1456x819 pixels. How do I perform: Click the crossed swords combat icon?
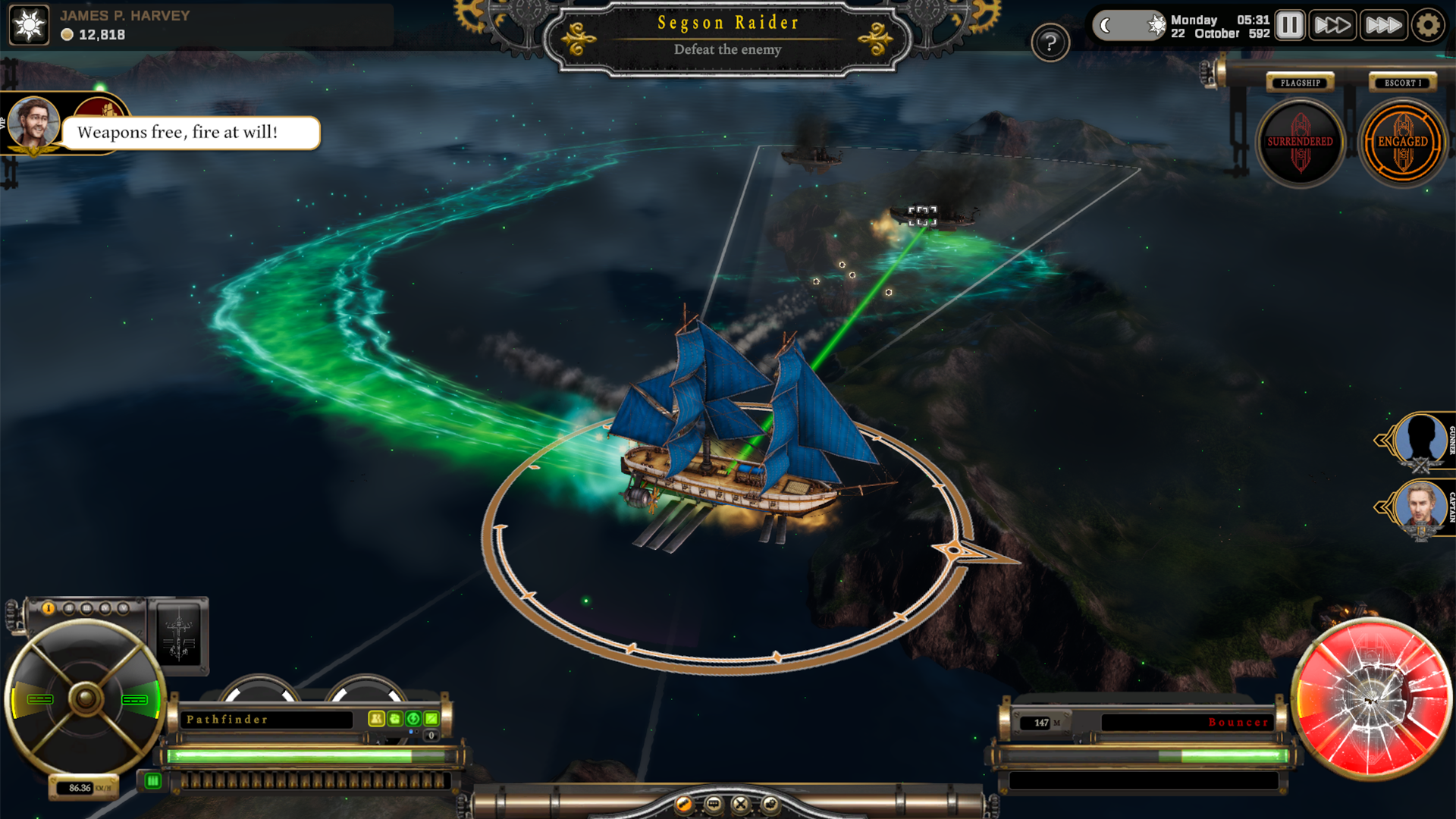[x=741, y=803]
